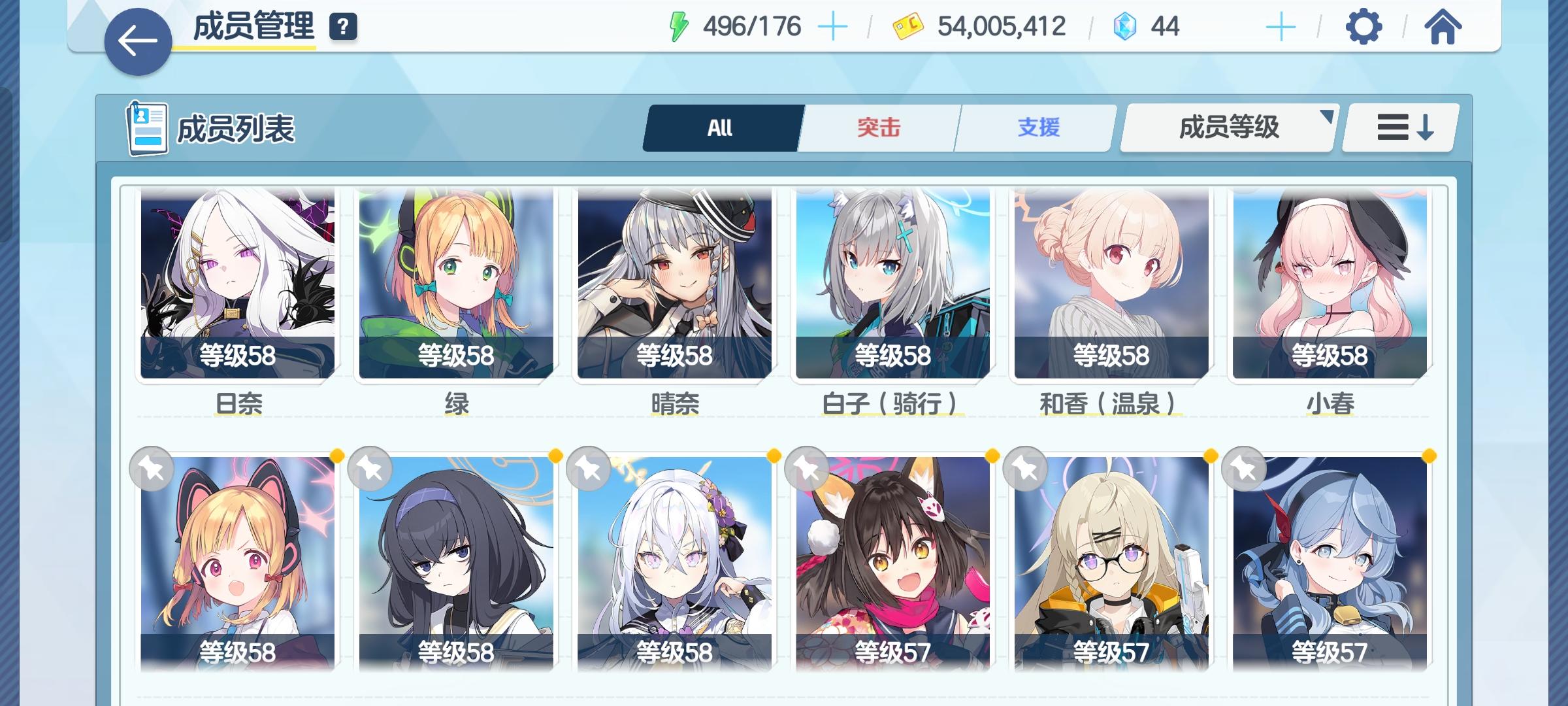Screen dimensions: 1568x706
Task: Switch to the 突击 tab
Action: pyautogui.click(x=878, y=128)
